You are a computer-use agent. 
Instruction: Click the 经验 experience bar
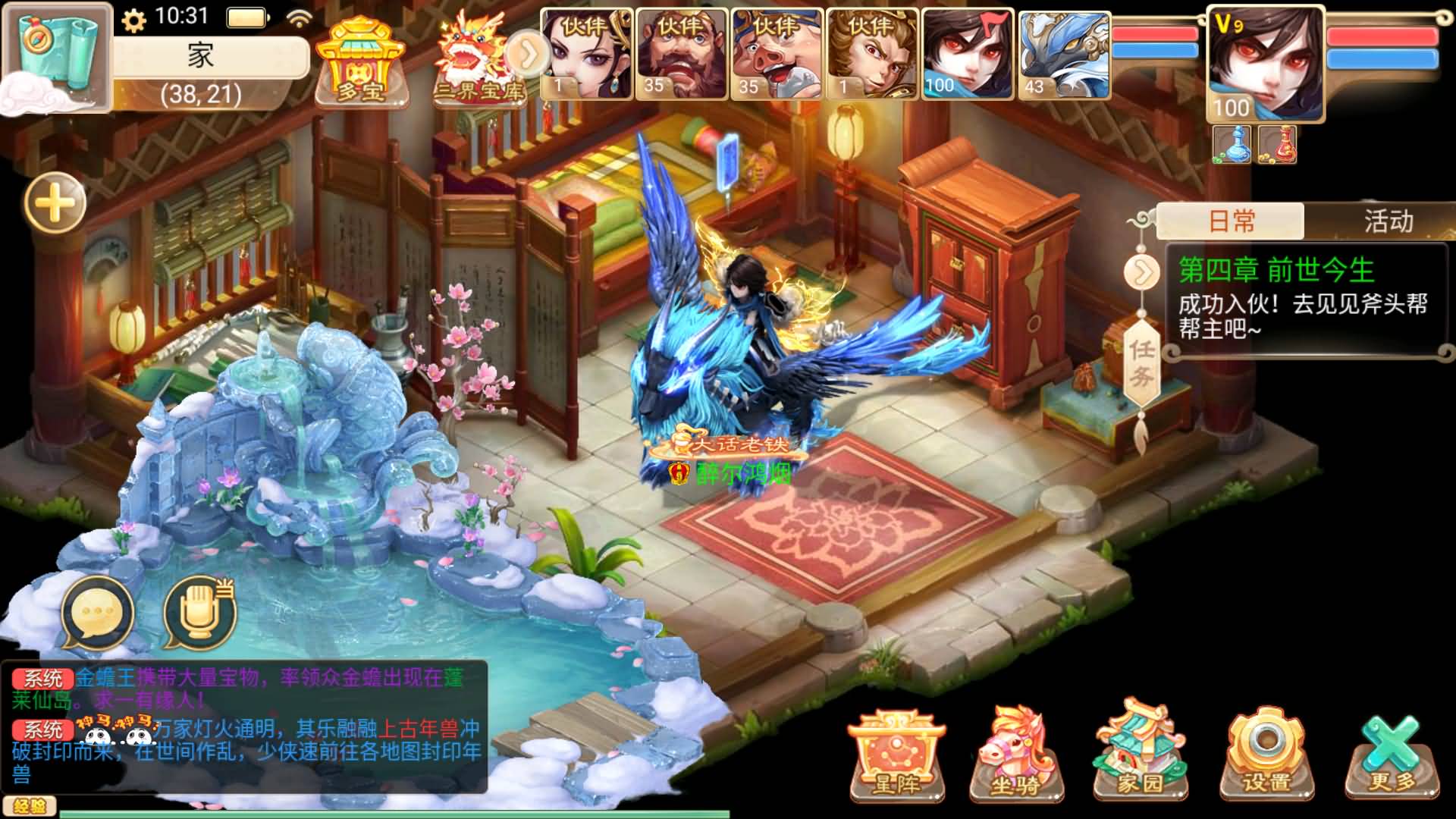30,805
